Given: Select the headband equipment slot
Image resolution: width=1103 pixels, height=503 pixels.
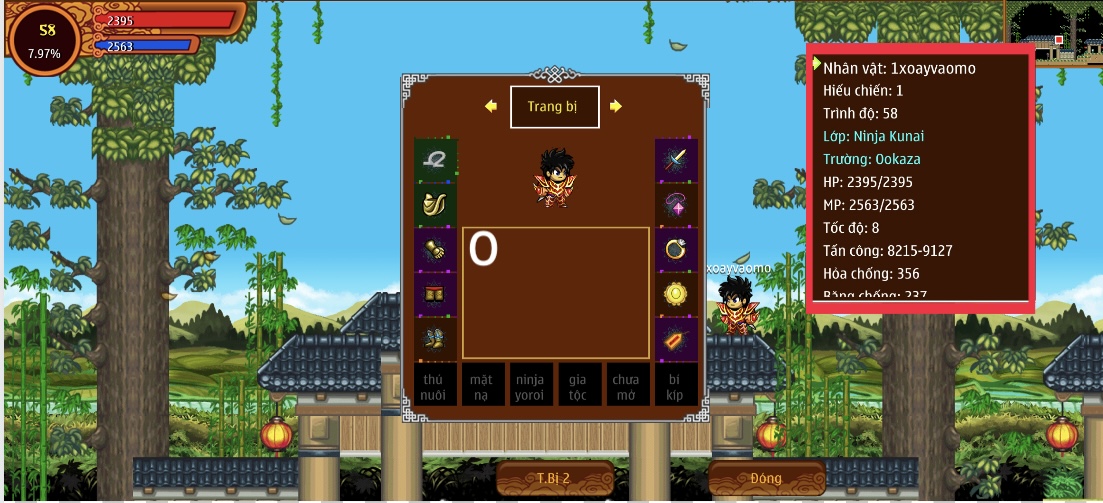Looking at the screenshot, I should tap(435, 159).
